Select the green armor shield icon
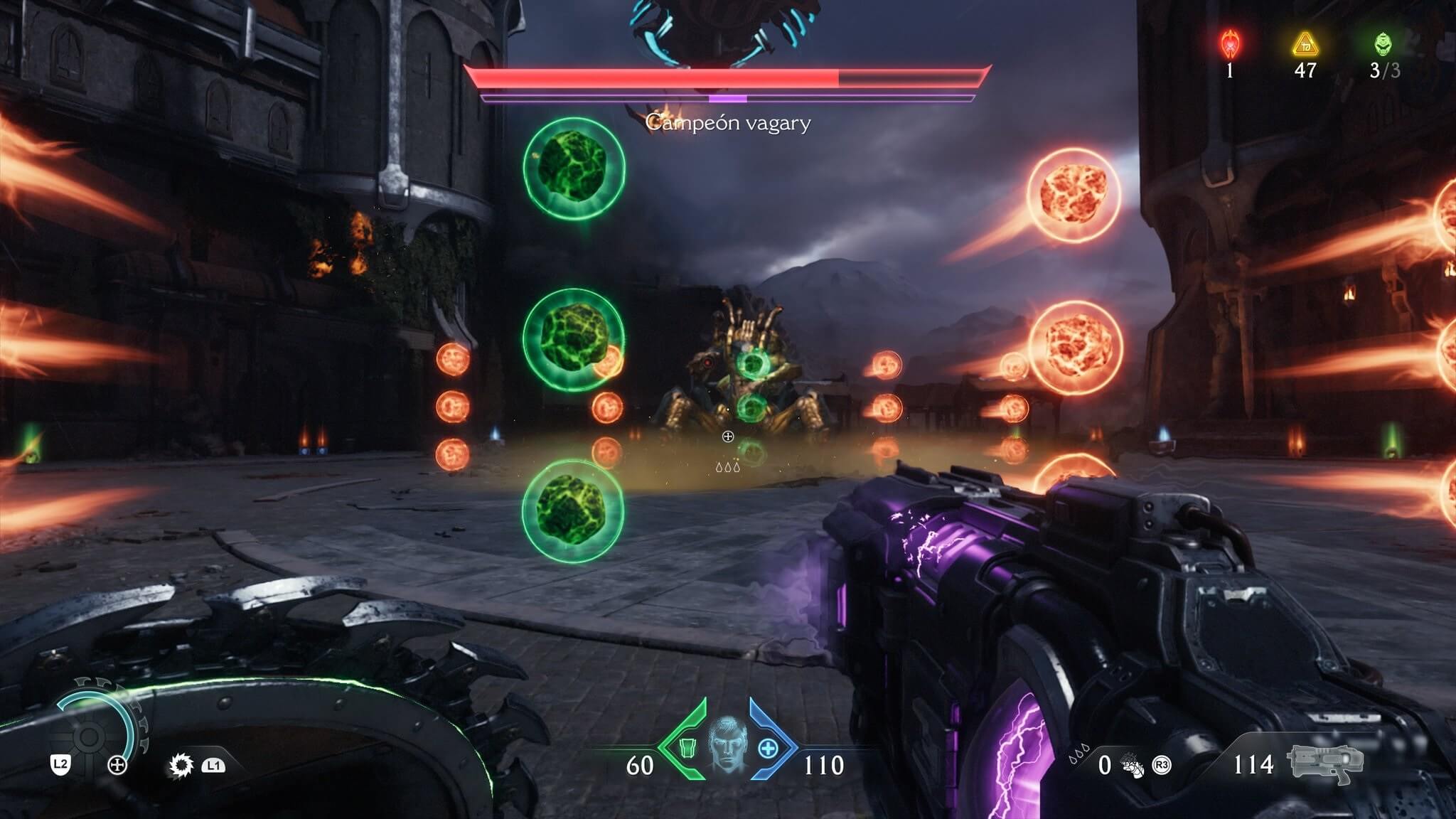Image resolution: width=1456 pixels, height=819 pixels. [687, 748]
